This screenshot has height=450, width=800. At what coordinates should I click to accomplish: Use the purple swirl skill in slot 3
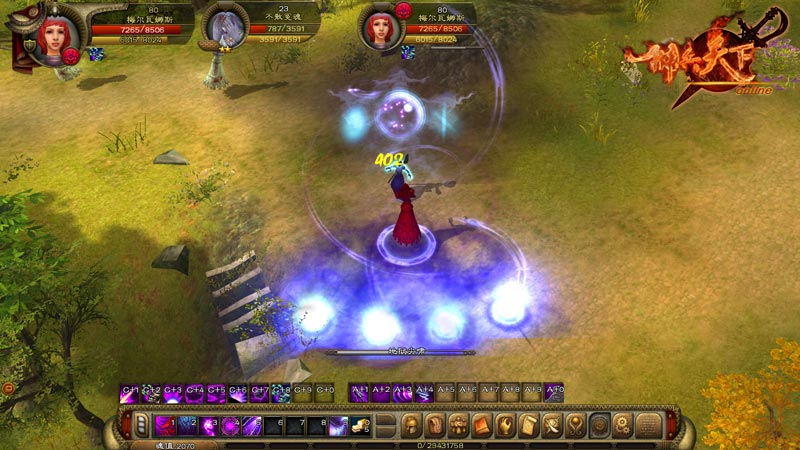209,426
